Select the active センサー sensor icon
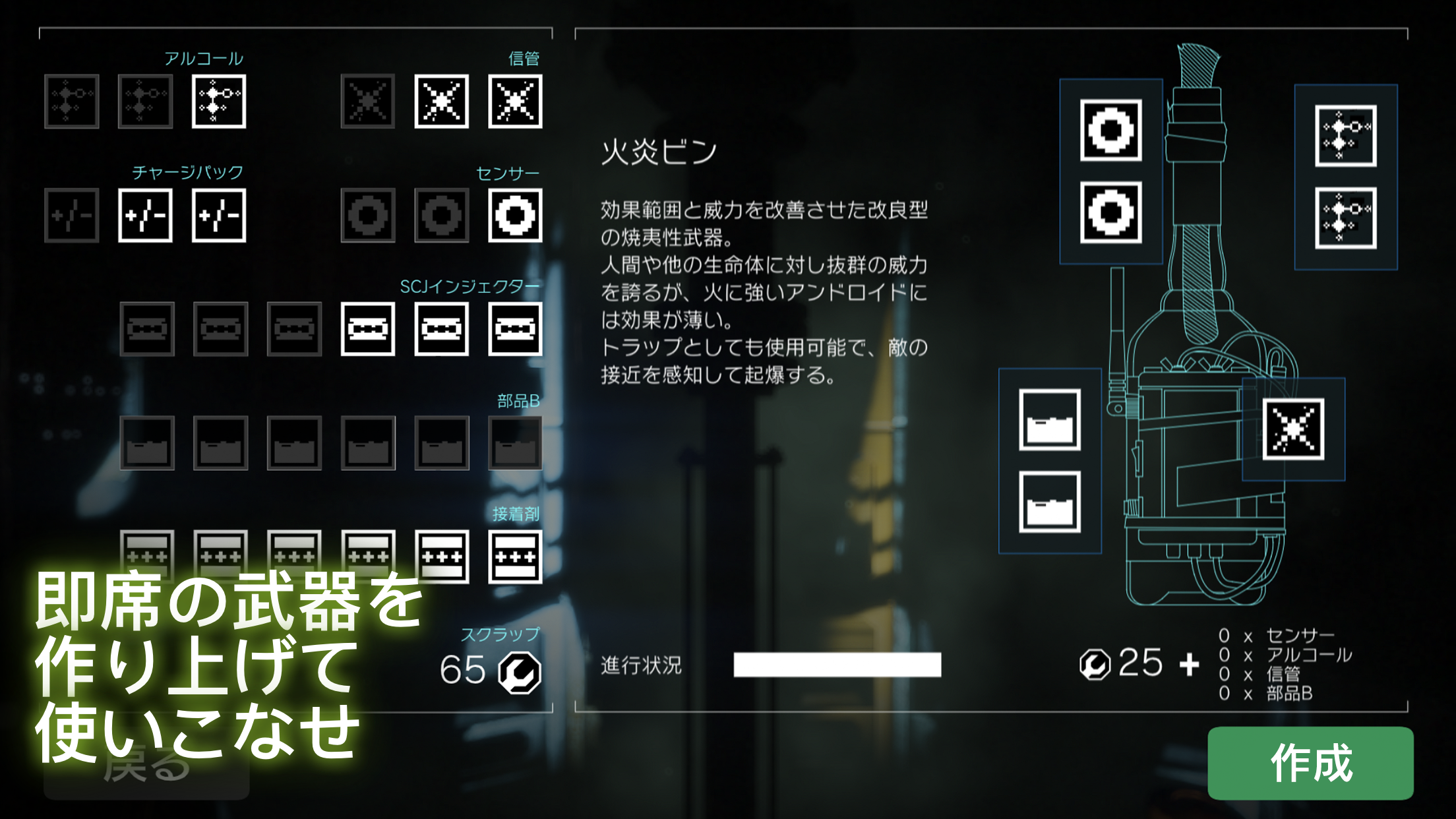 tap(514, 214)
